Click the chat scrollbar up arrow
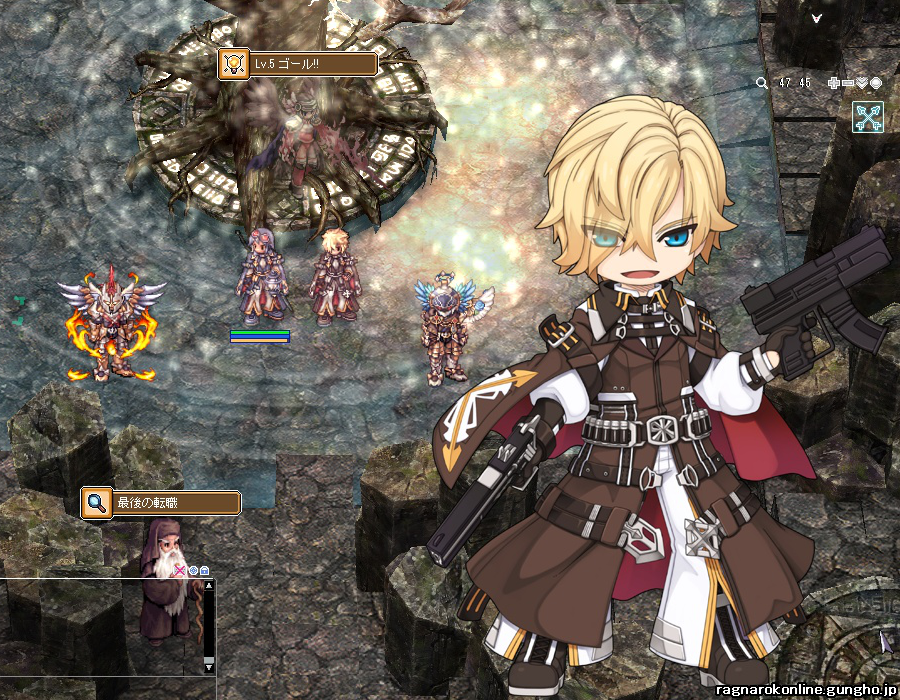Viewport: 900px width, 700px height. 209,587
